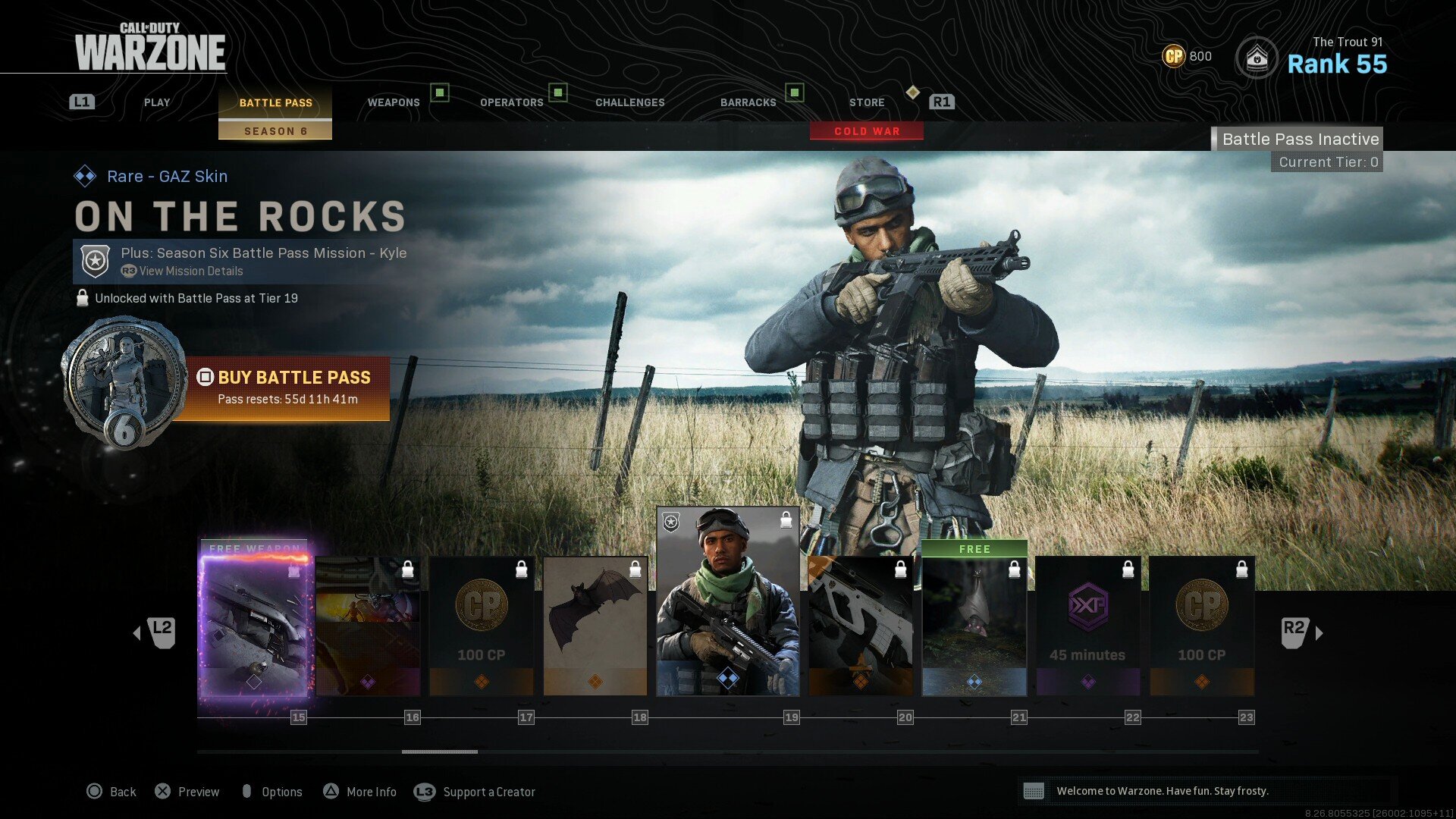This screenshot has width=1456, height=819.
Task: Choose the tier 23 100 CP reward
Action: pyautogui.click(x=1202, y=626)
